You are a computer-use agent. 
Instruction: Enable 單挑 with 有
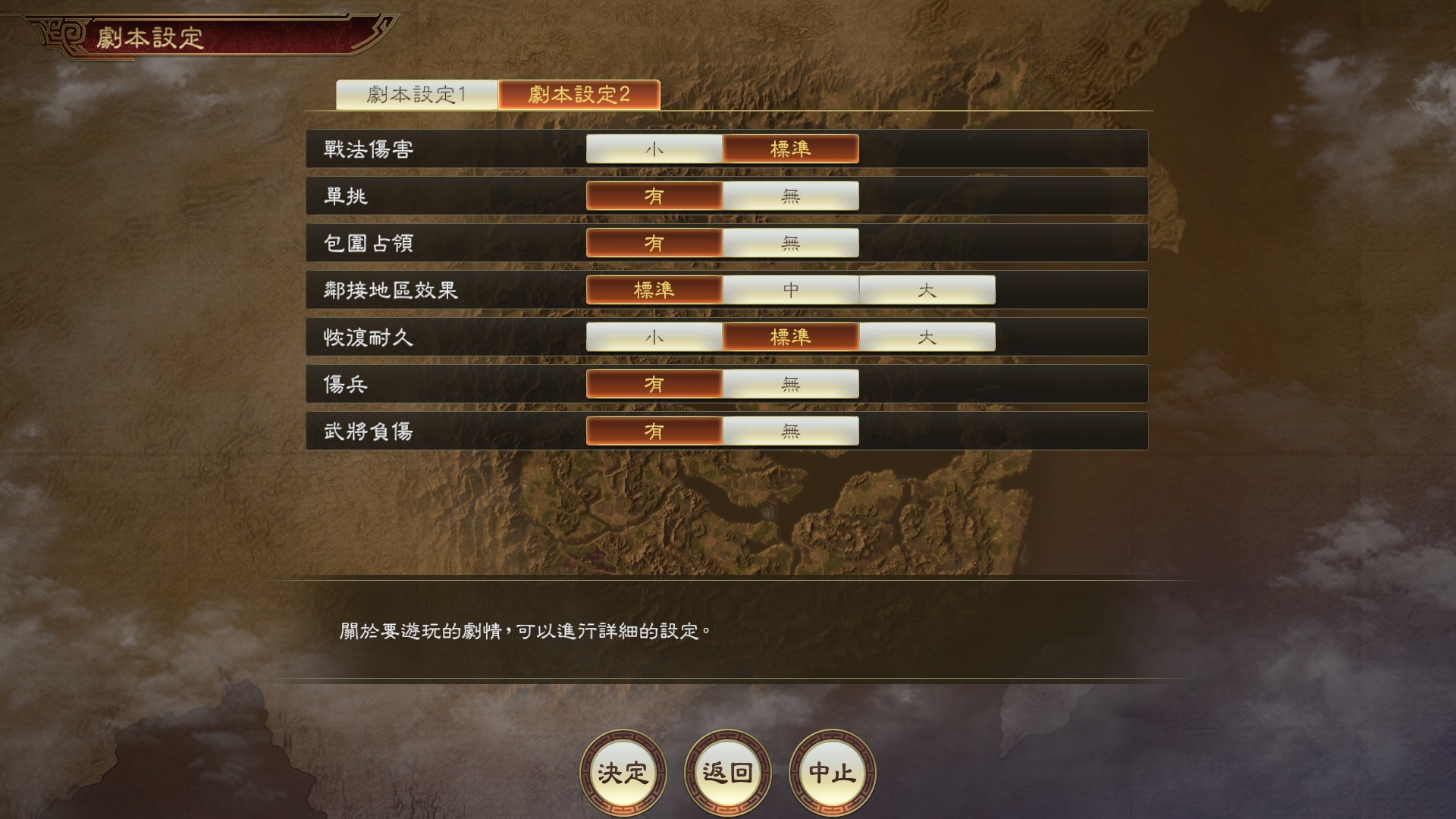coord(653,196)
